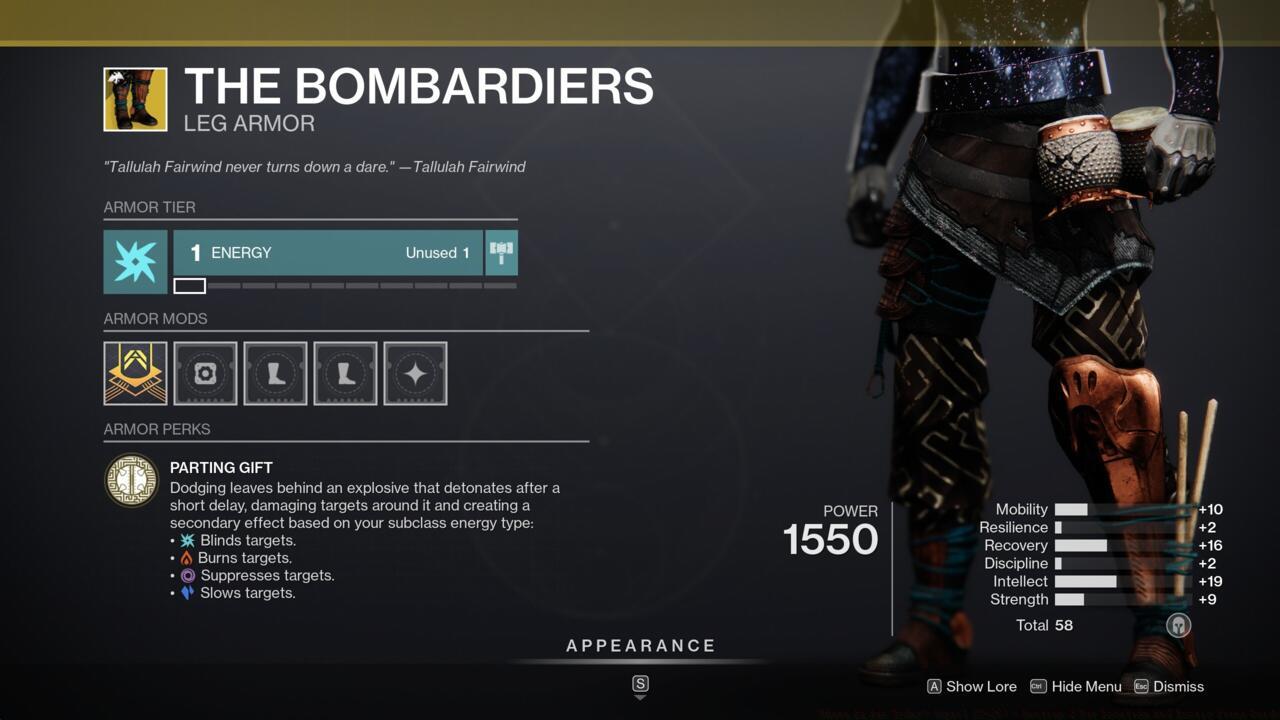This screenshot has height=720, width=1280.
Task: Inspect the Parting Gift perk icon
Action: (132, 479)
